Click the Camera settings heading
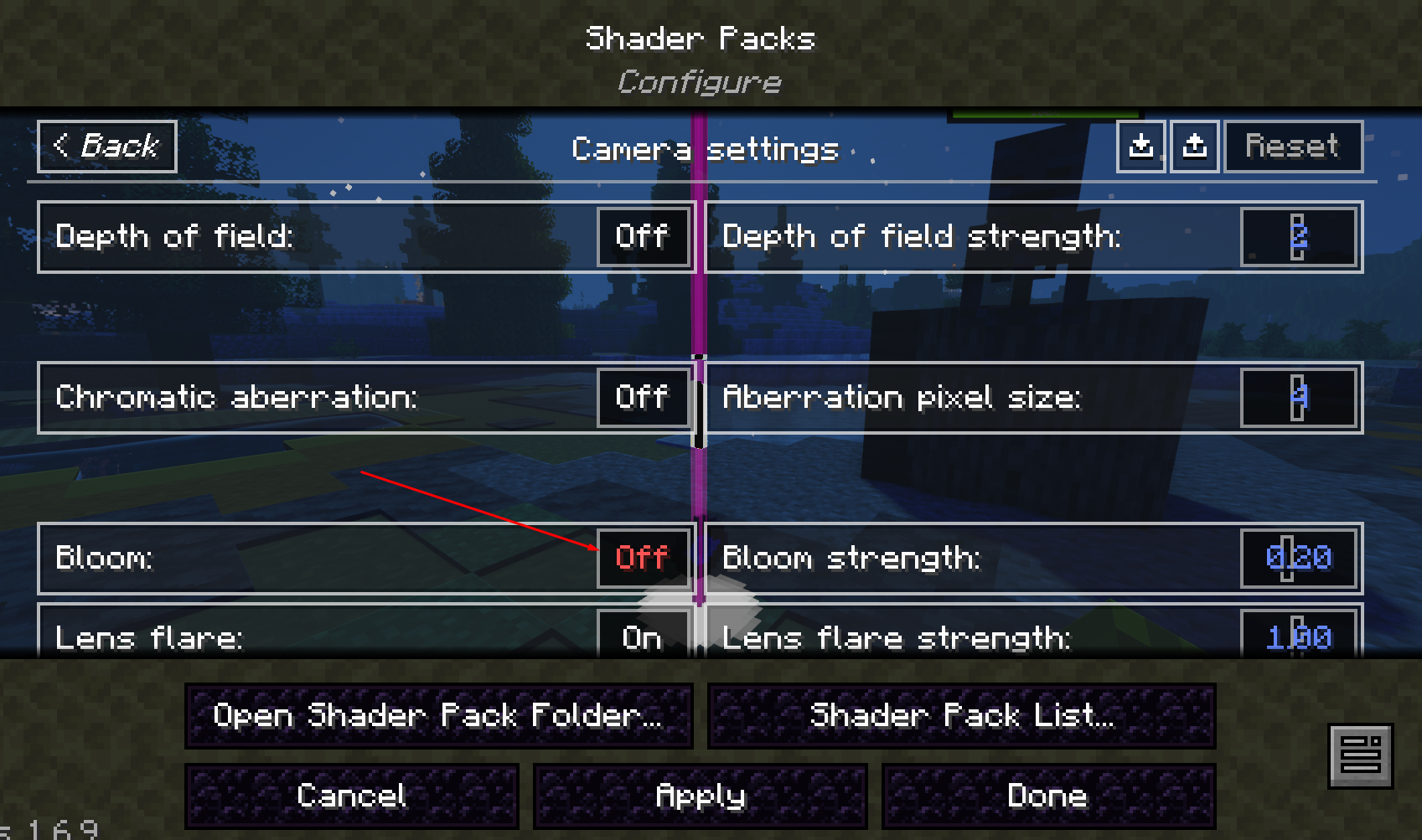1422x840 pixels. (705, 150)
